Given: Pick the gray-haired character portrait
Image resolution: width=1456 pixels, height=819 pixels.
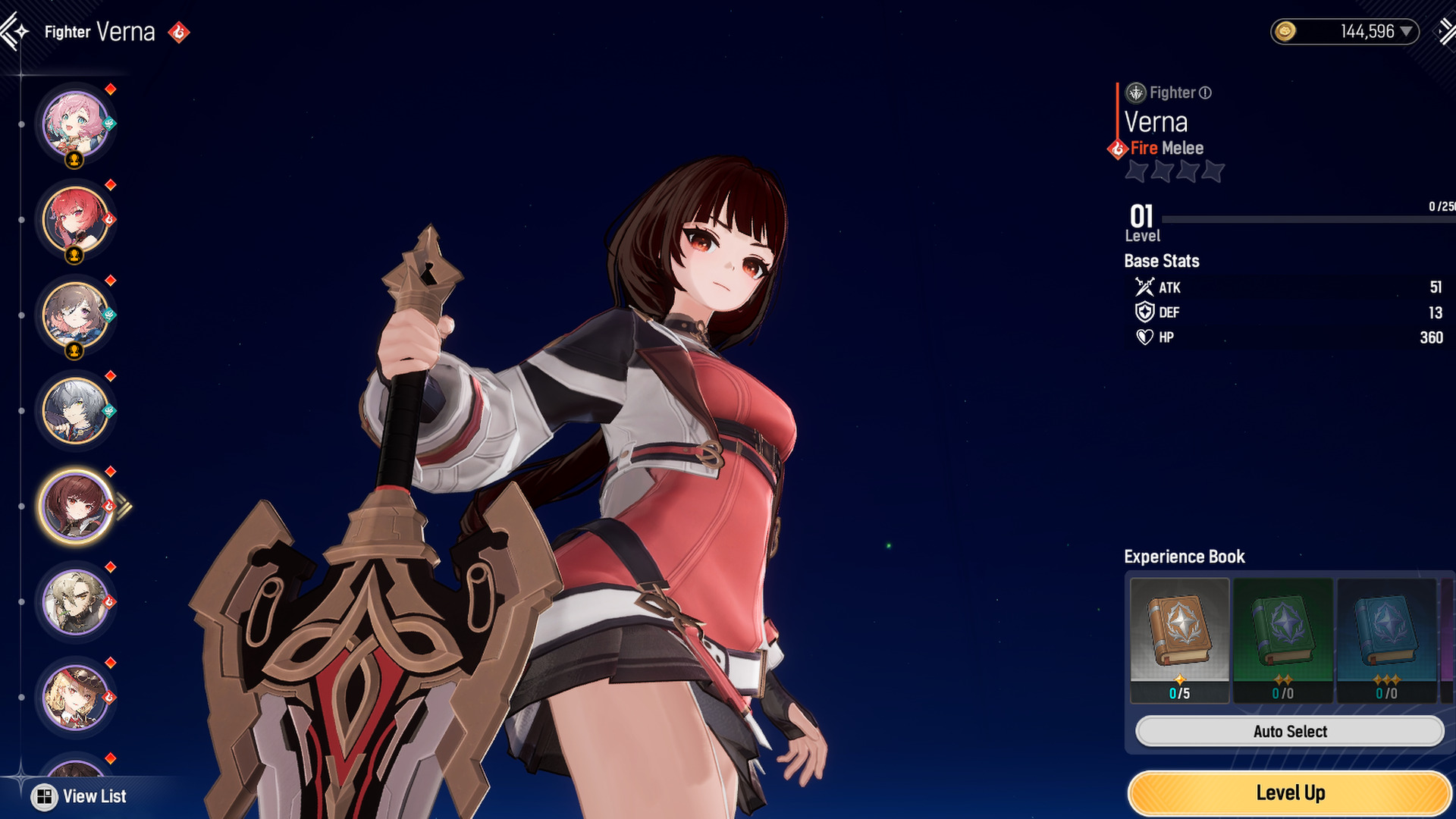Looking at the screenshot, I should tap(74, 410).
